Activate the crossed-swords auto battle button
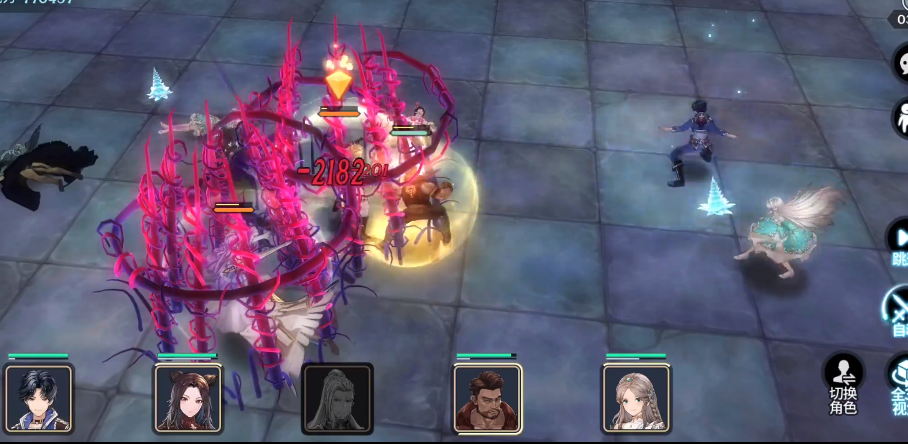 tap(897, 308)
